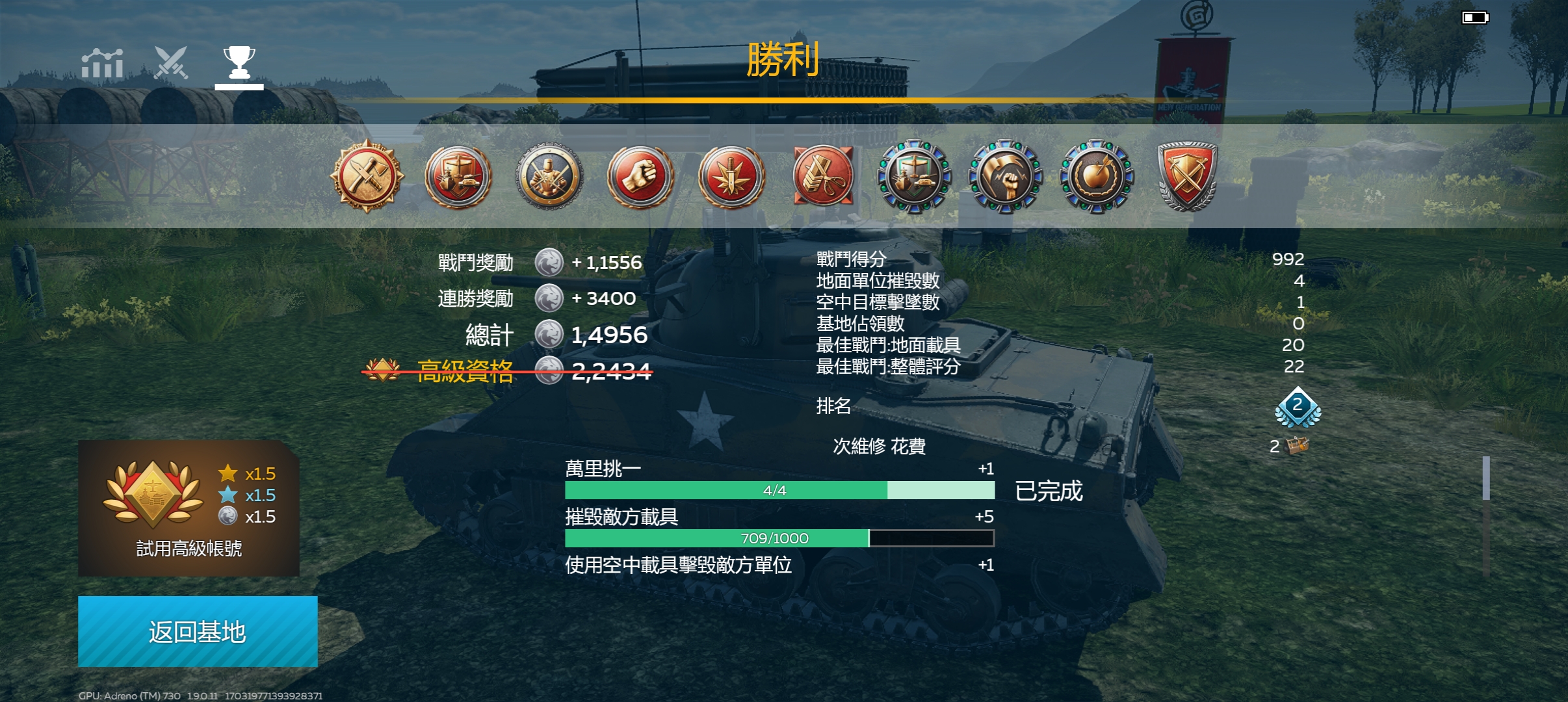This screenshot has height=702, width=1568.
Task: Inspect the tanks and ship red medal
Action: tap(458, 176)
